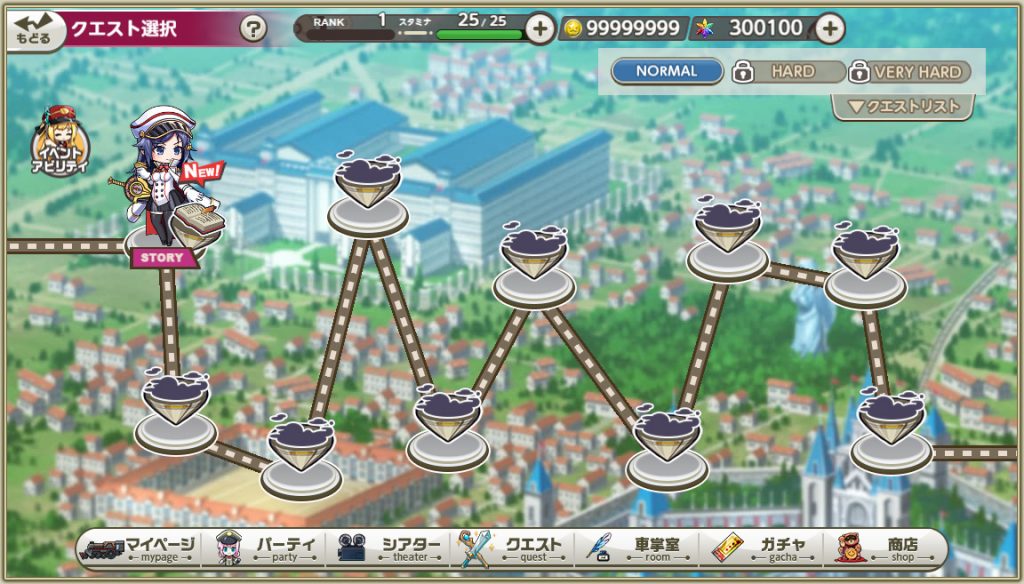The height and width of the screenshot is (584, 1024).
Task: Add stamina with the plus button
Action: [x=539, y=29]
